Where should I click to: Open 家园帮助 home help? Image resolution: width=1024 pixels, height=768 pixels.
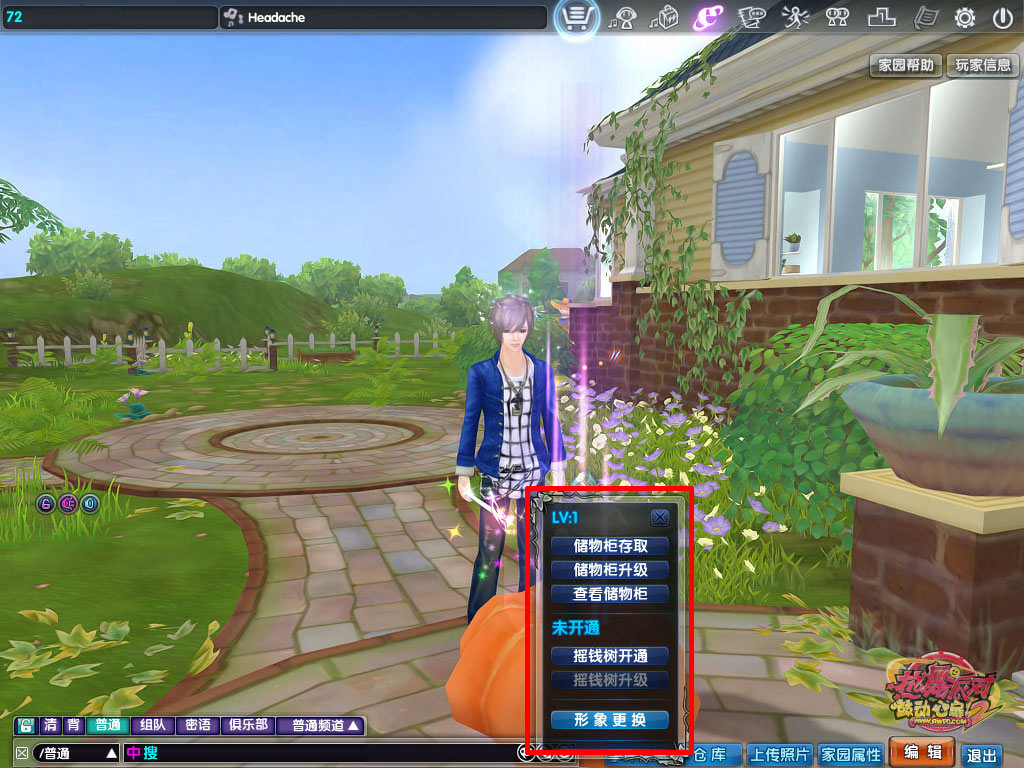tap(906, 65)
